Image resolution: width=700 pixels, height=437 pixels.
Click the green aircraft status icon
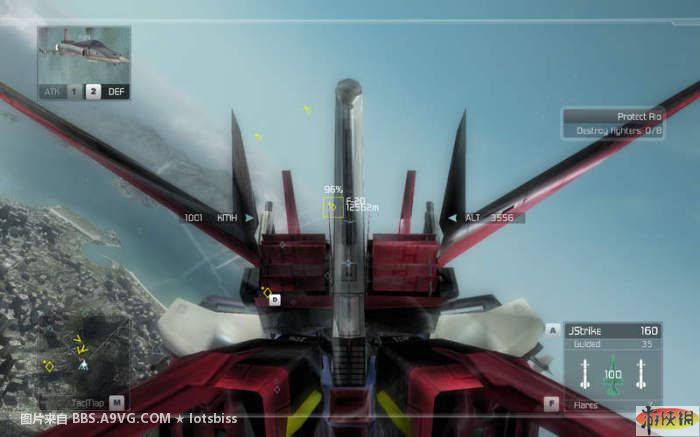point(613,375)
